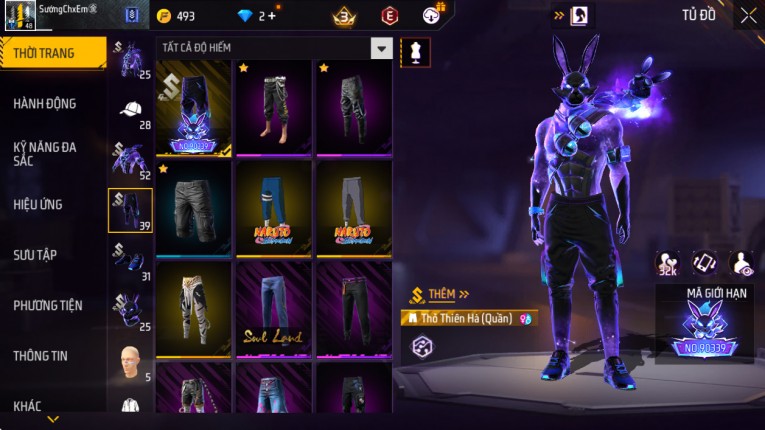Screen dimensions: 765x430
Task: Switch to the HÀNH ĐỘNG menu
Action: click(45, 103)
